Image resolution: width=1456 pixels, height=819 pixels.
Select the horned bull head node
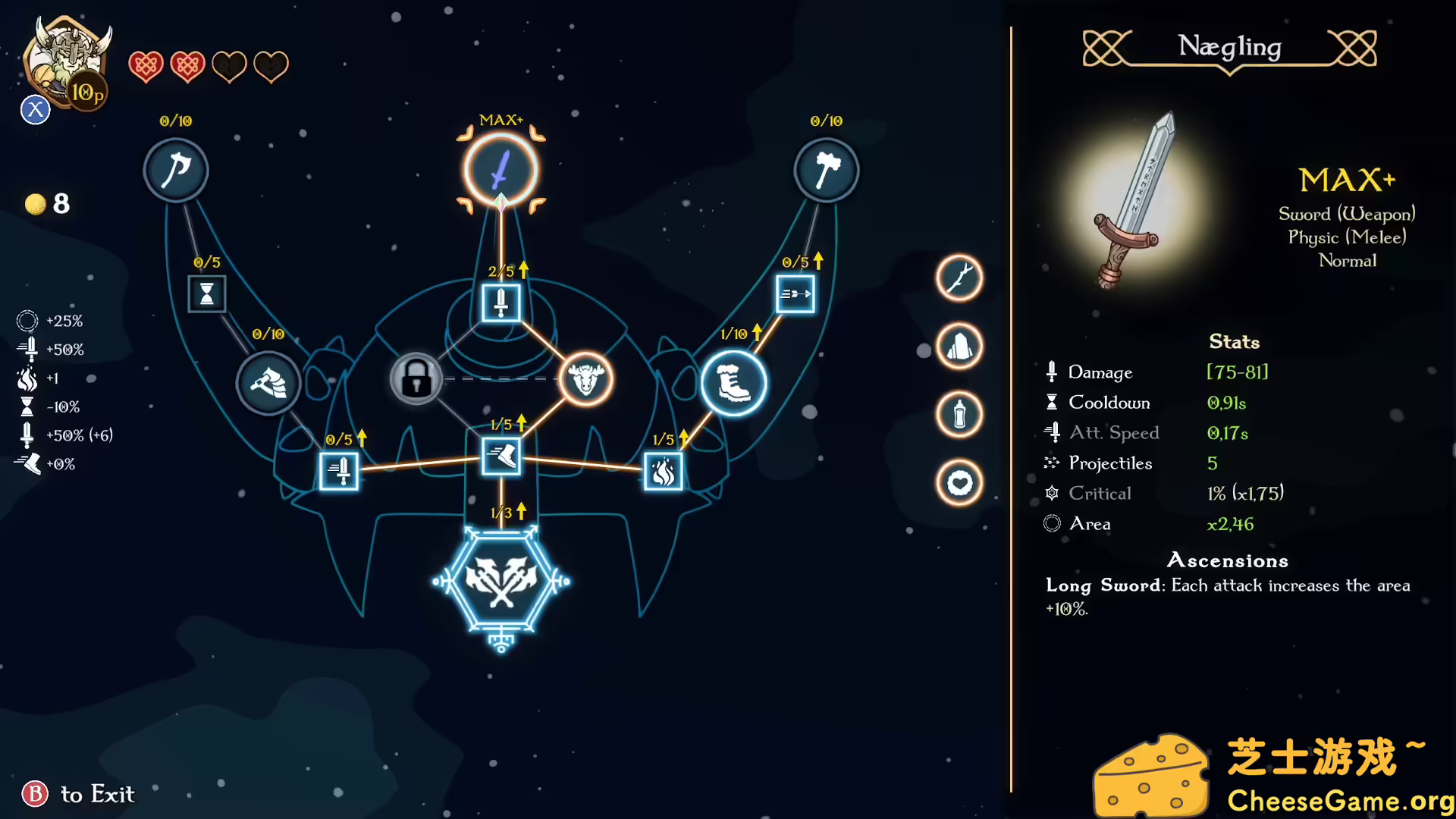[585, 378]
